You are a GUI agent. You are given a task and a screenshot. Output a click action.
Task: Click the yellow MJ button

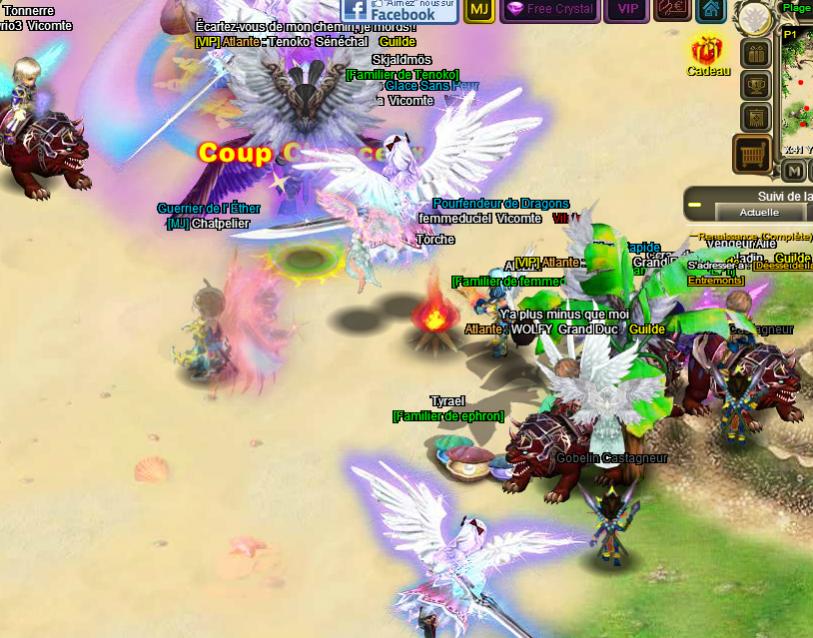[x=480, y=9]
